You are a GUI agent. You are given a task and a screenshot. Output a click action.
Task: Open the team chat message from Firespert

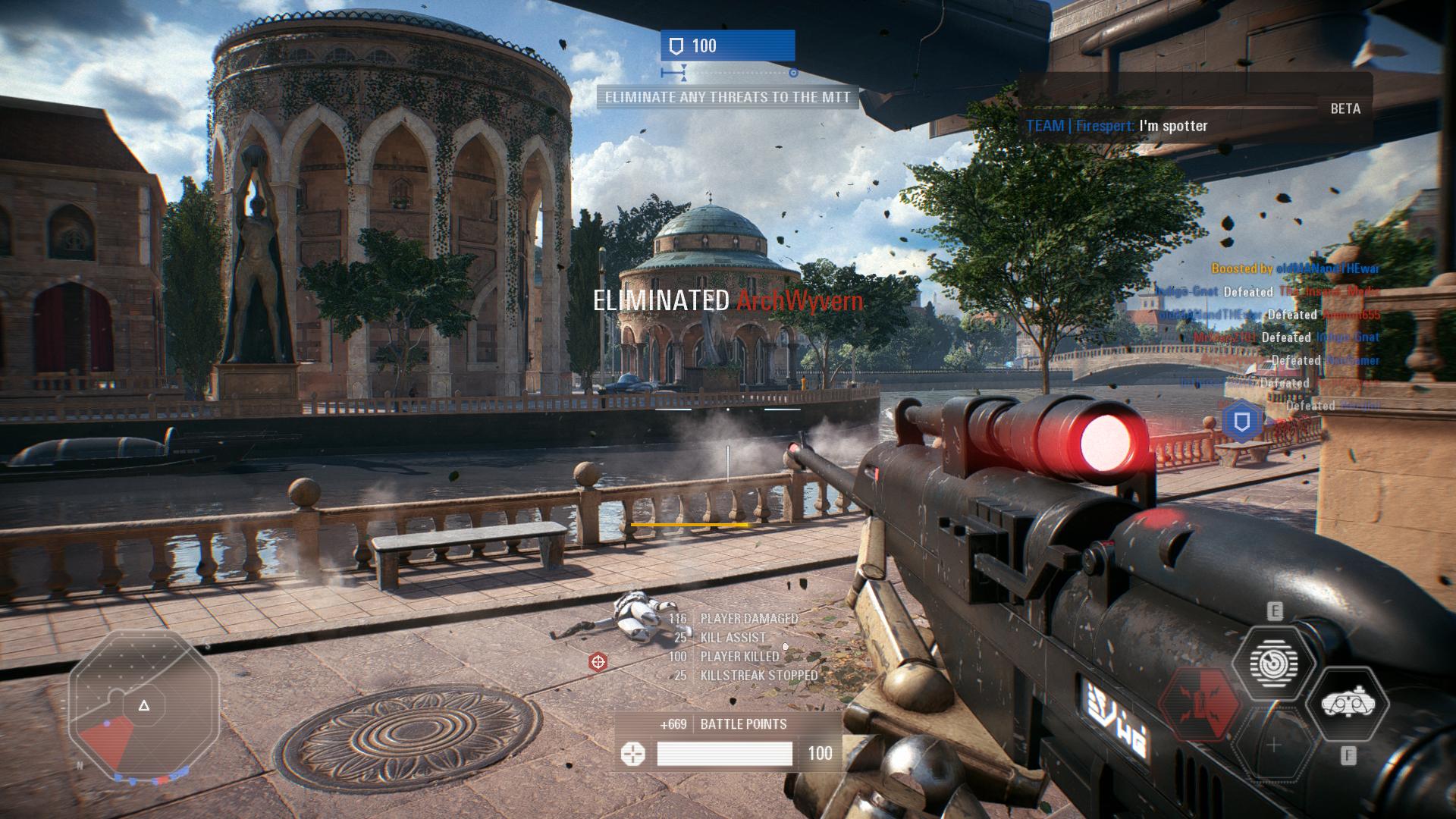1116,126
